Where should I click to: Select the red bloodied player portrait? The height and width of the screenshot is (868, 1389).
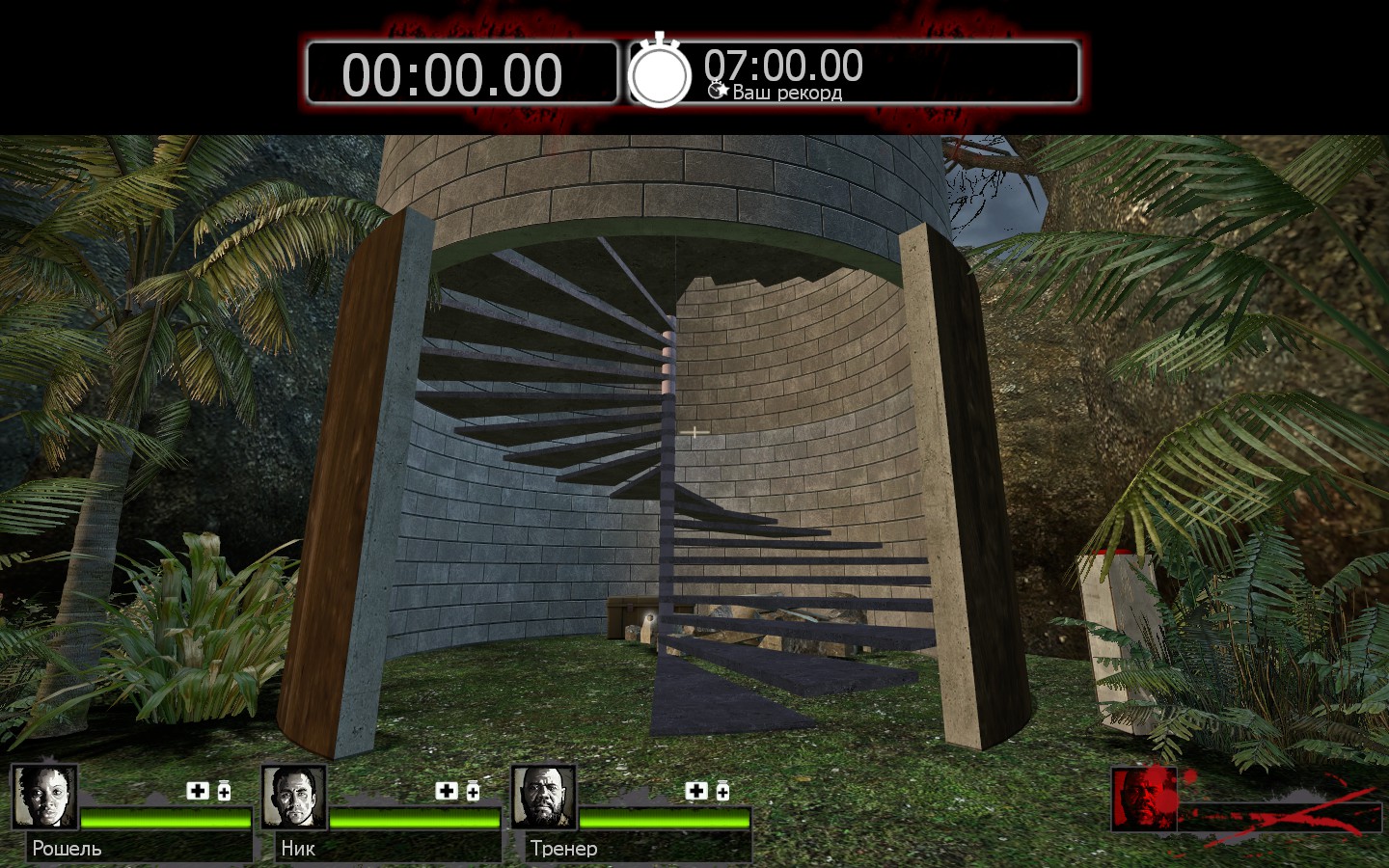1144,799
